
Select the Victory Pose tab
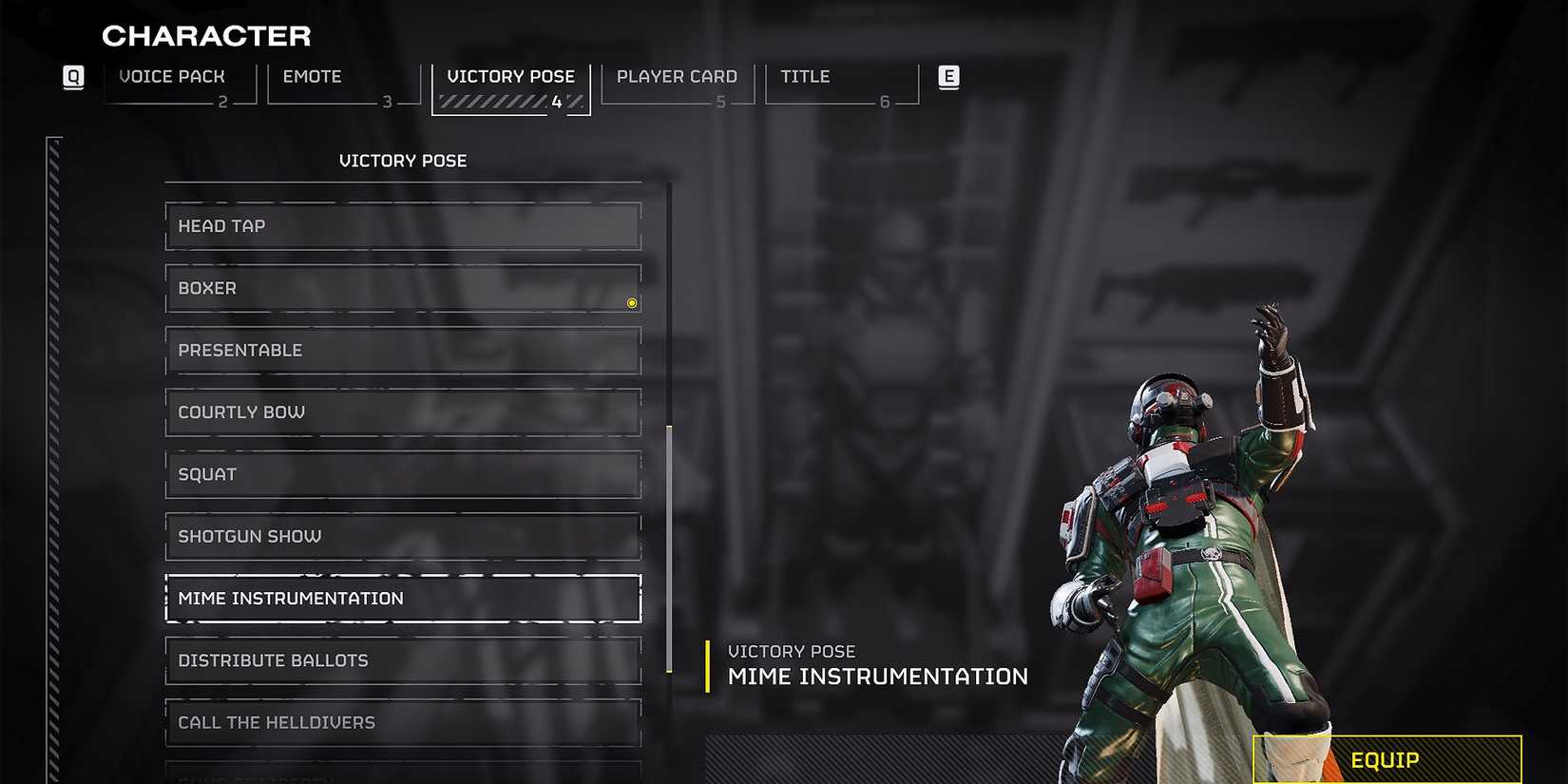click(511, 76)
